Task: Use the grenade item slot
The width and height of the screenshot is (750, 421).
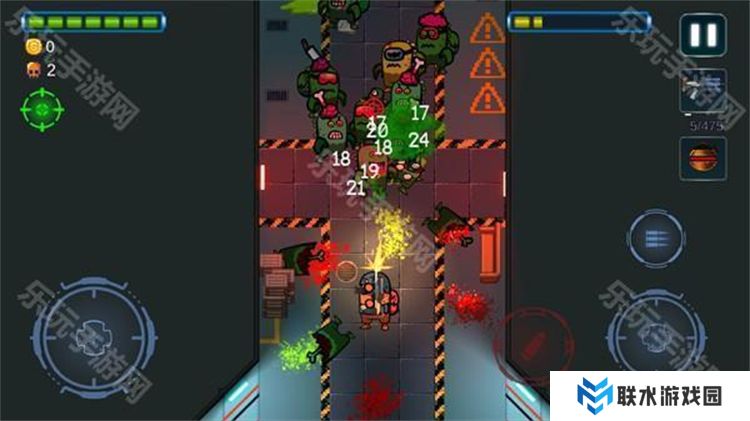Action: tap(703, 159)
